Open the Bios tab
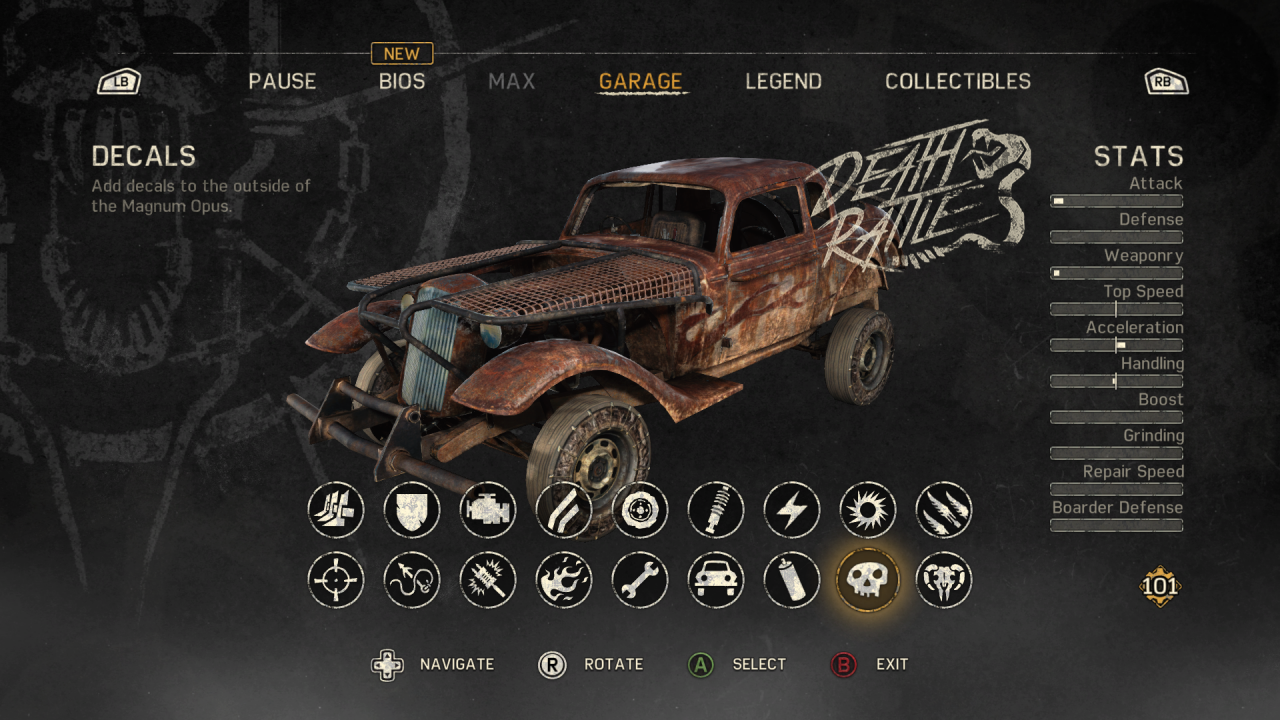 point(402,82)
